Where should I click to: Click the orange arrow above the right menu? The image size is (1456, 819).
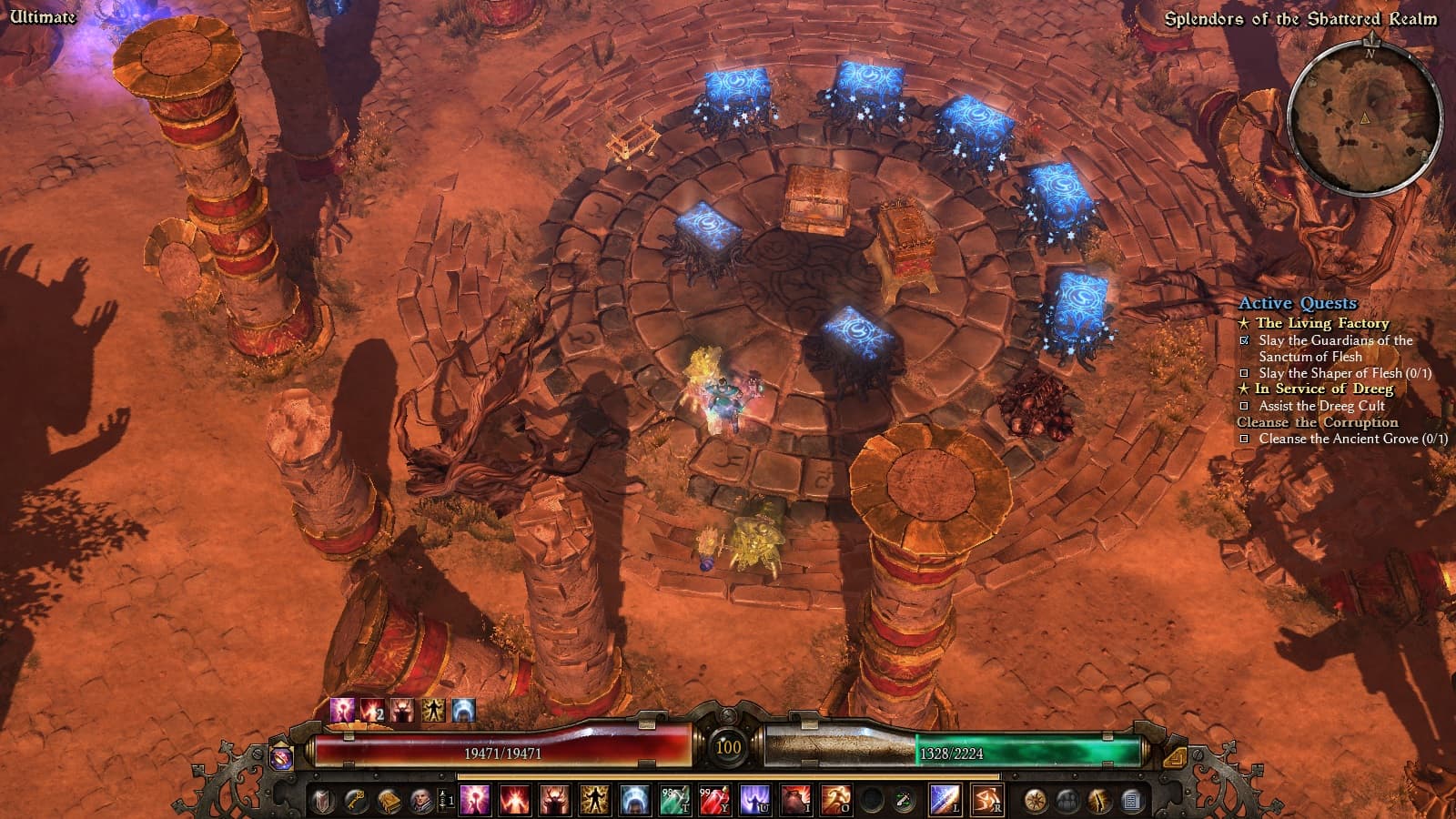(1175, 756)
